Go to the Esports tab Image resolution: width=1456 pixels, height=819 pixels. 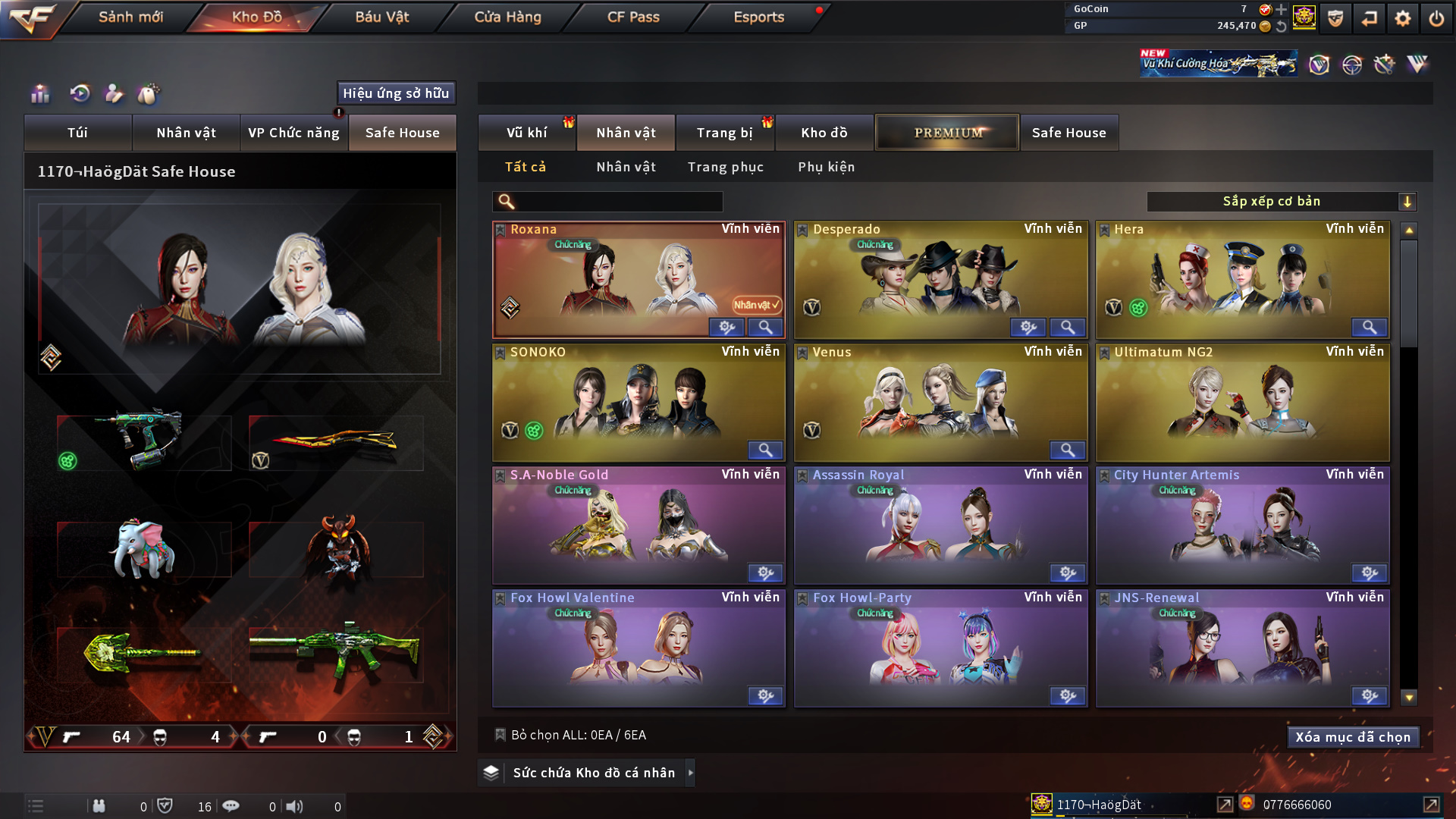[x=758, y=17]
